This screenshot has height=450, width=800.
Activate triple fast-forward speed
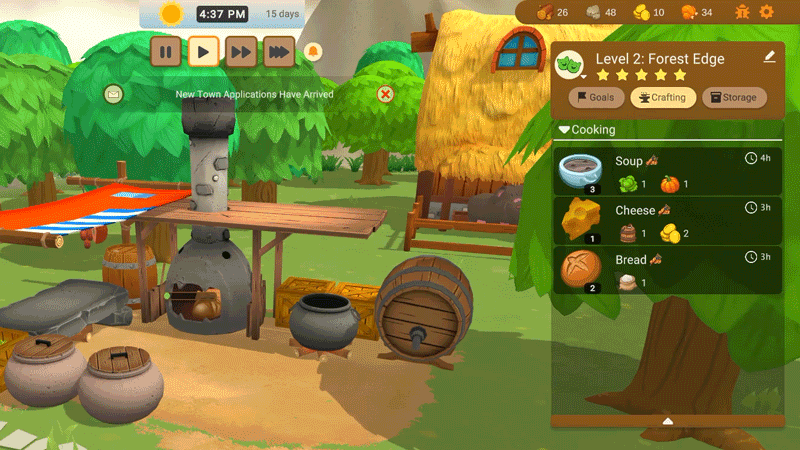(279, 51)
